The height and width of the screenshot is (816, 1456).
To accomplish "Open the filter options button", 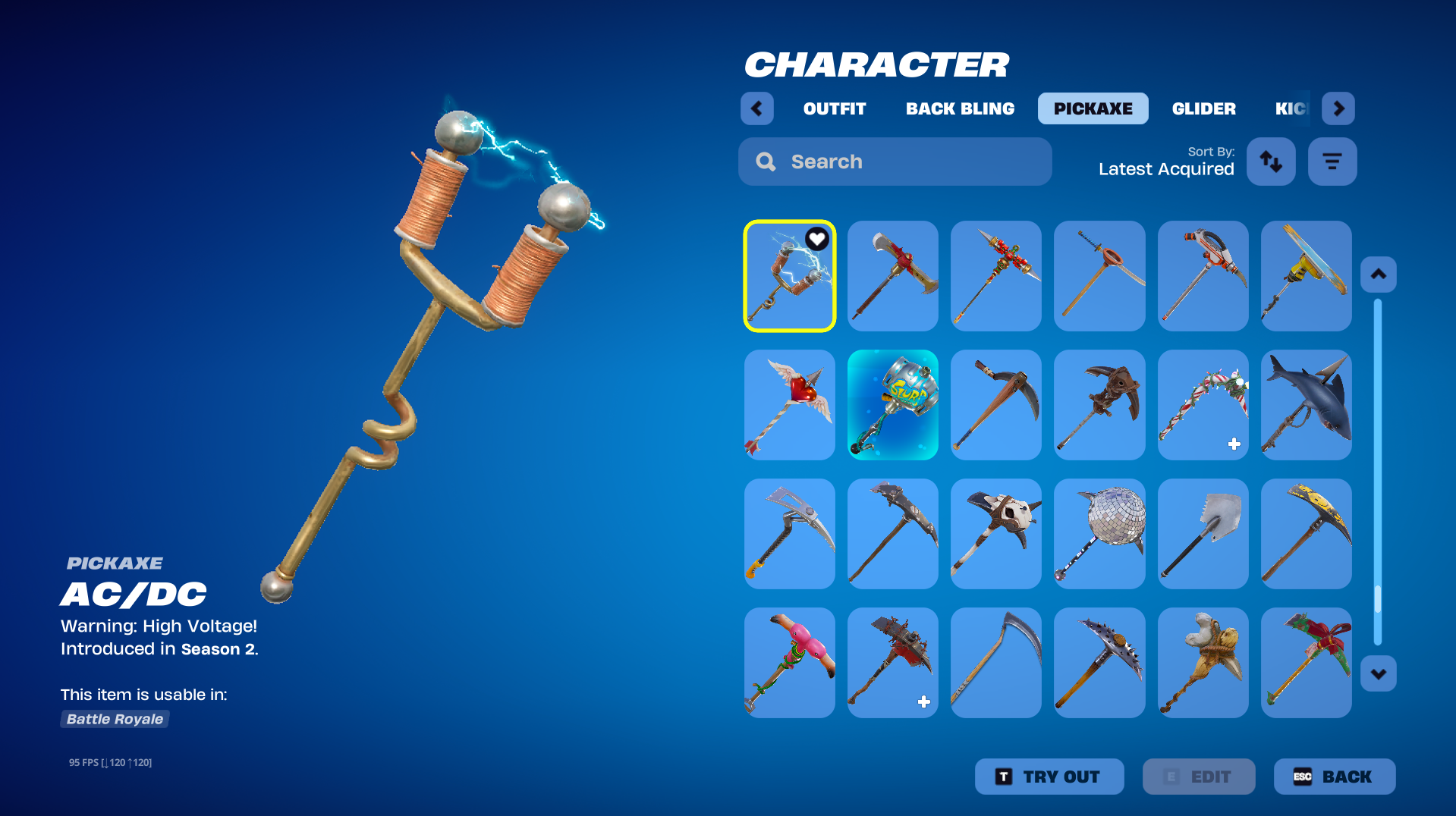I will (x=1332, y=162).
